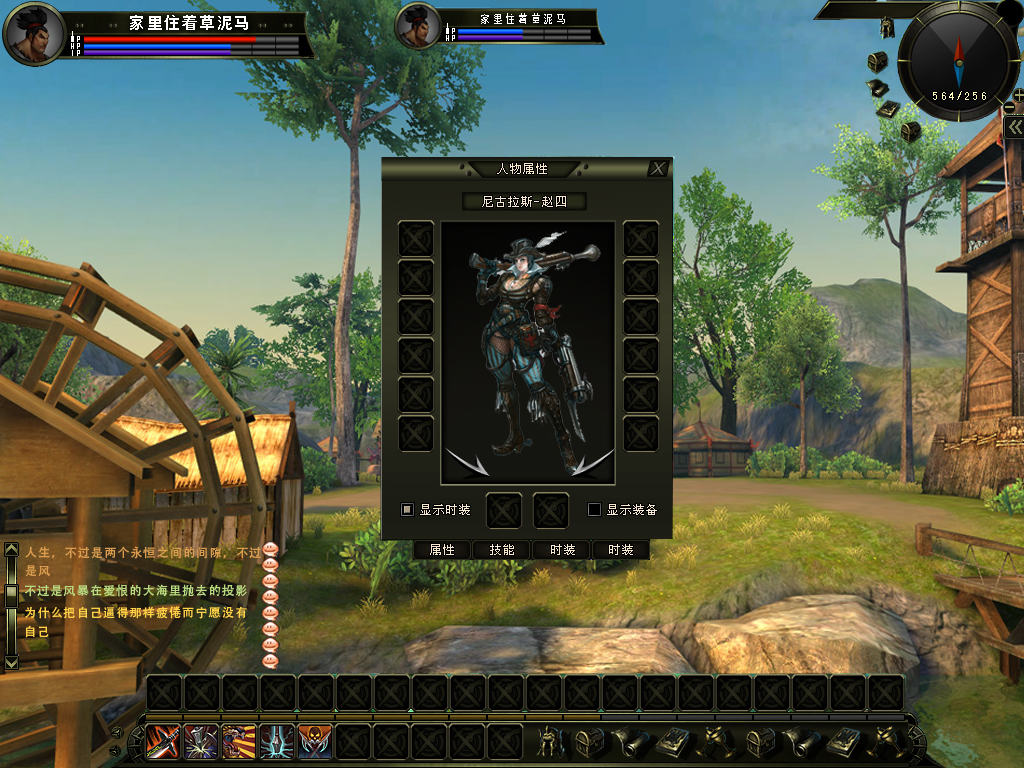
Task: Click the target portrait beside the smaller name bar
Action: coord(419,28)
